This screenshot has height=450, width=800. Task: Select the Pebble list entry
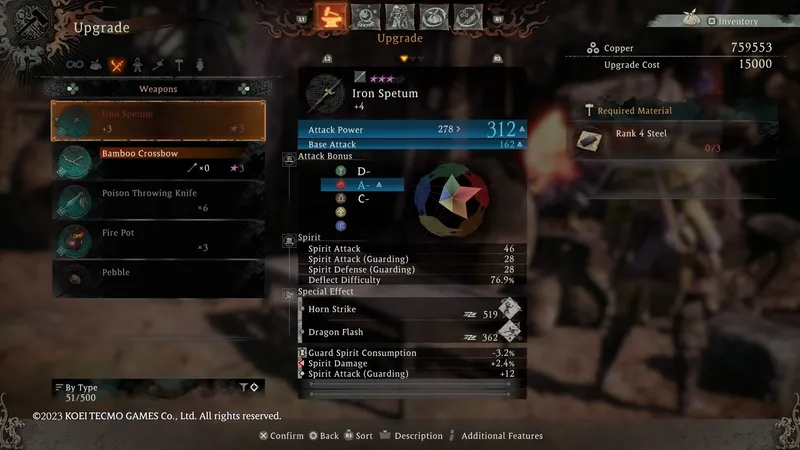158,278
